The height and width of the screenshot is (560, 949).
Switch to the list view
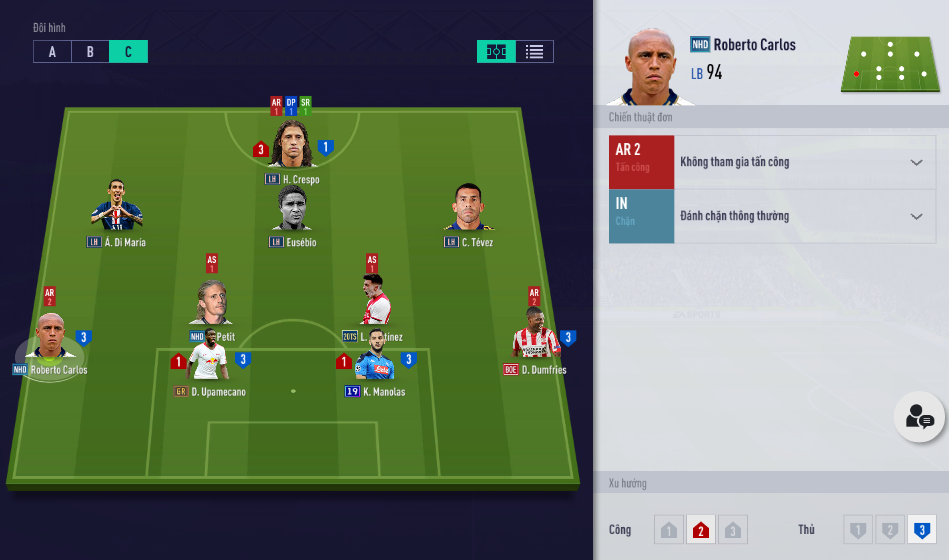coord(534,52)
